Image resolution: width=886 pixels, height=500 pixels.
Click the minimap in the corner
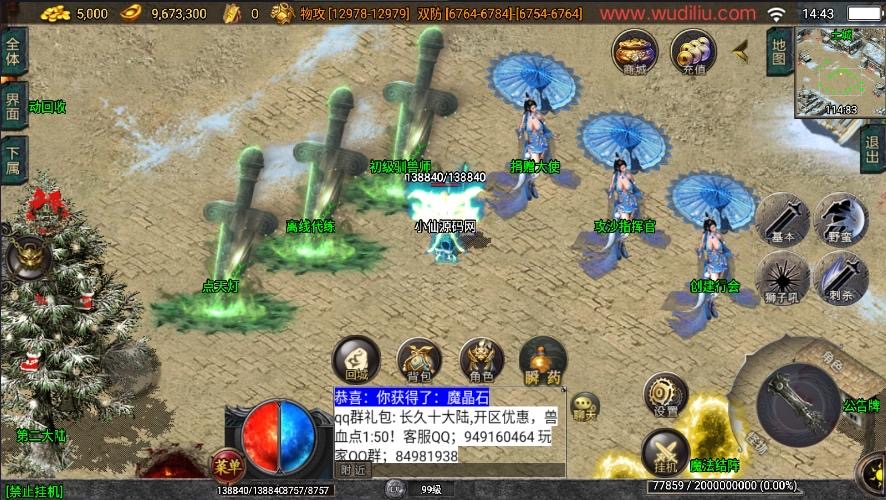pyautogui.click(x=840, y=72)
